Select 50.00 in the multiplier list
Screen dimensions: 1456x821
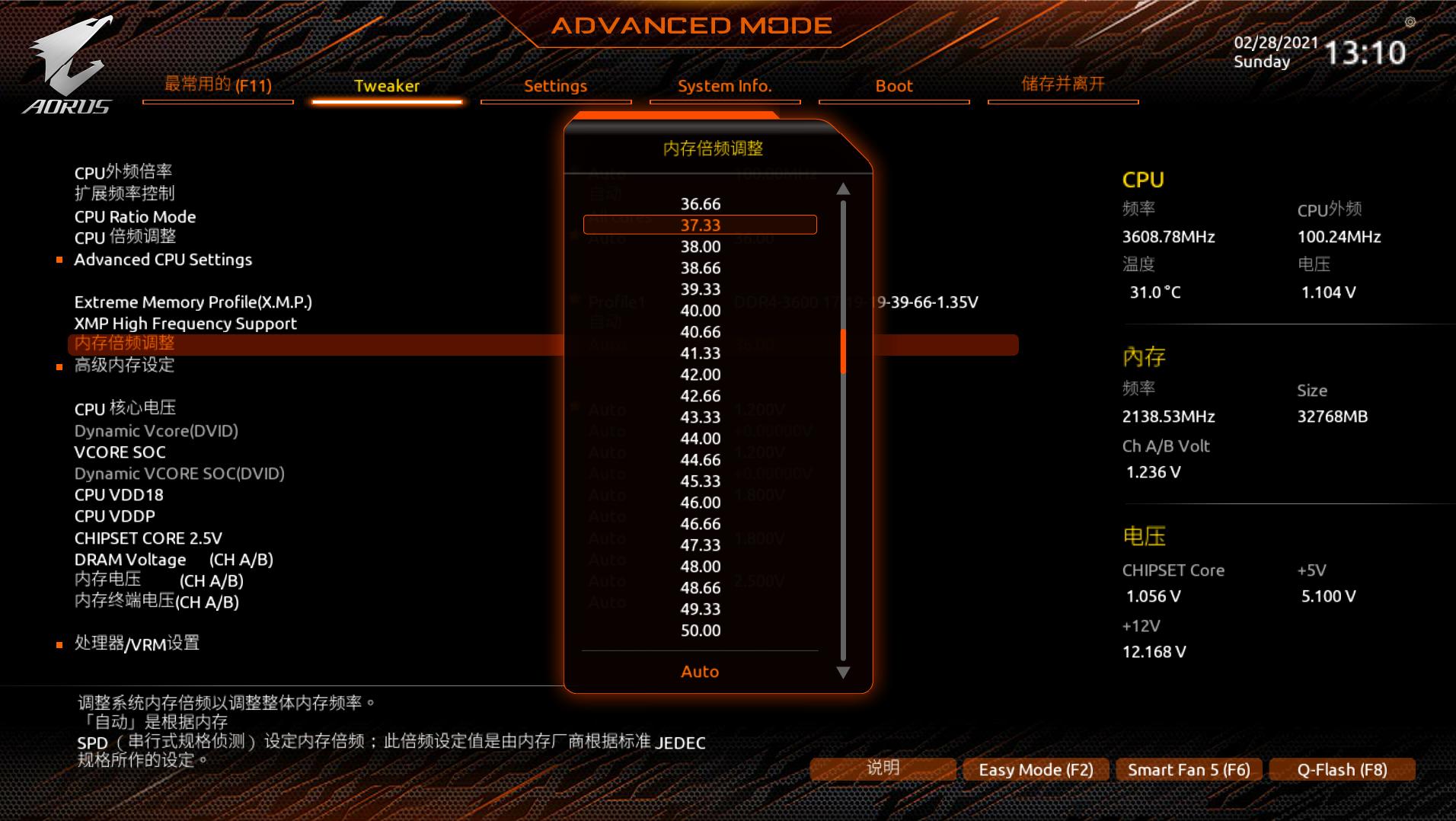pos(700,631)
